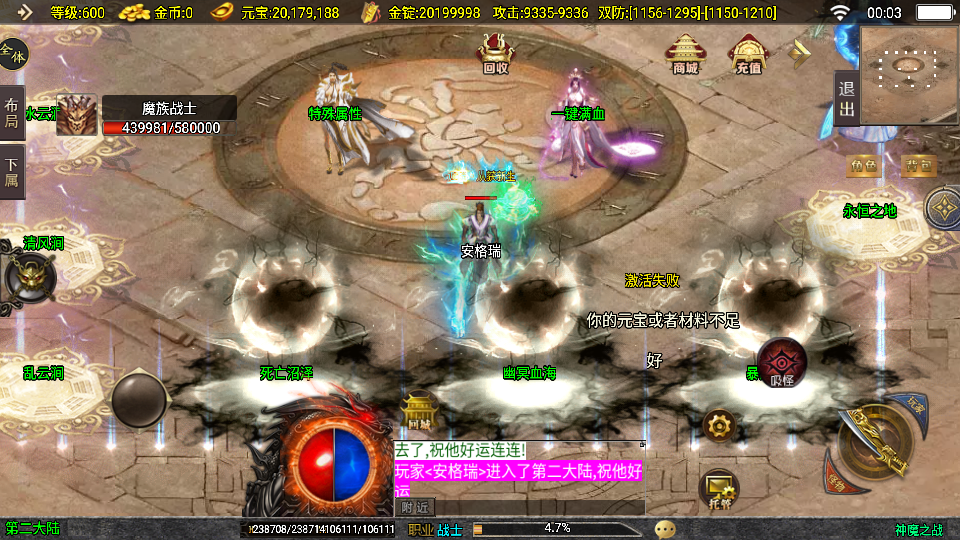Click the 全体 round button
The width and height of the screenshot is (960, 540).
tap(13, 53)
